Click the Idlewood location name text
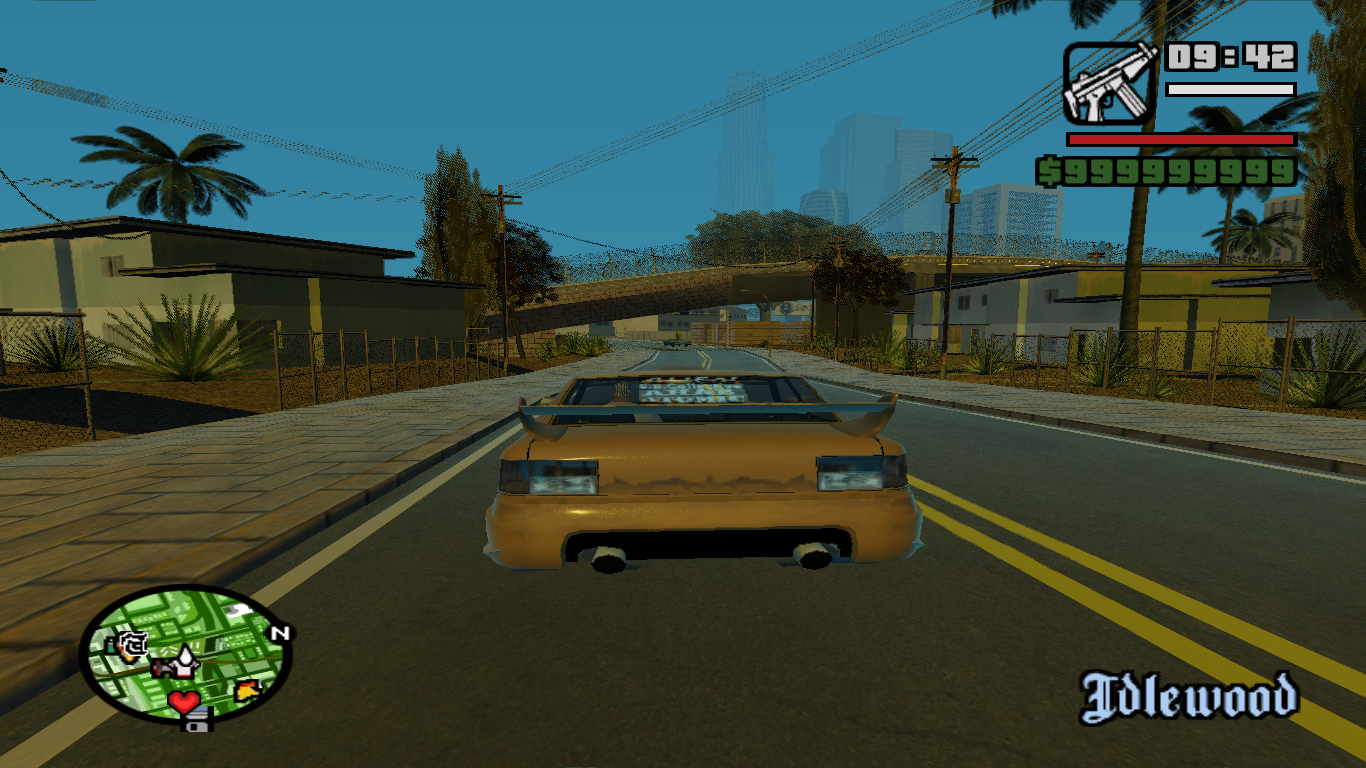The height and width of the screenshot is (768, 1366). pos(1190,692)
